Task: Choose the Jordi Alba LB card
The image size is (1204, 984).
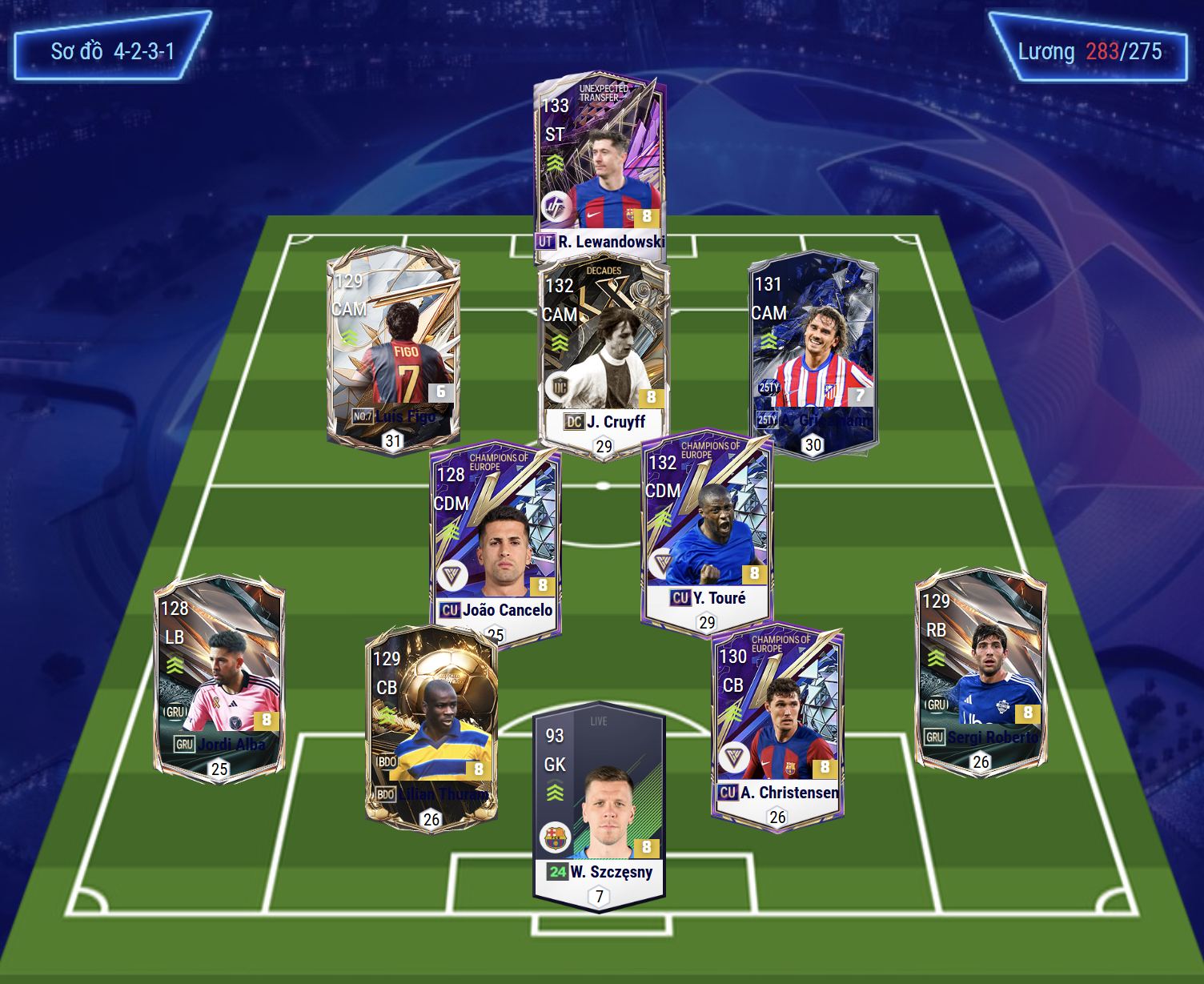Action: pyautogui.click(x=219, y=677)
